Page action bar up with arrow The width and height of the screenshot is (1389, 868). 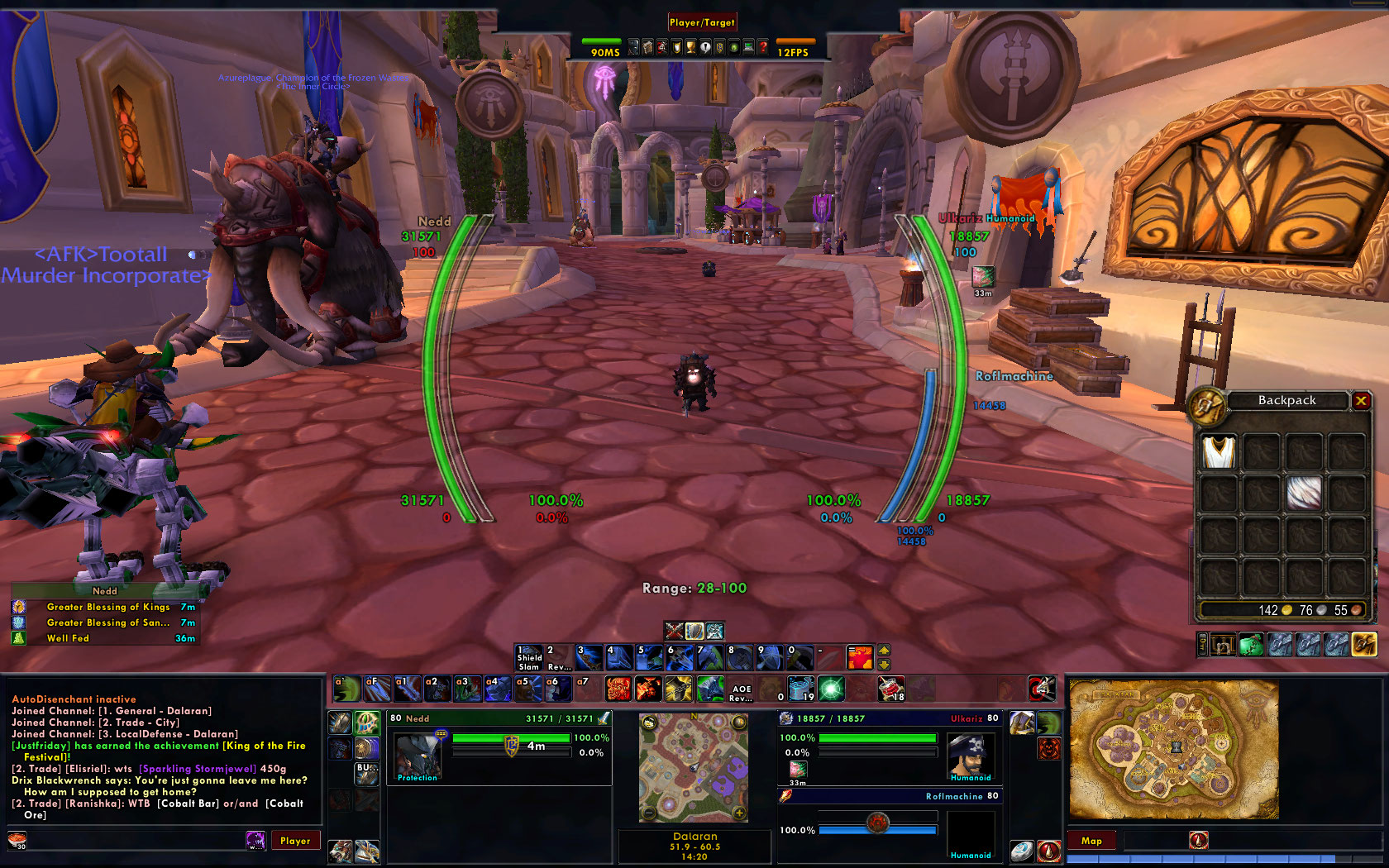[884, 651]
